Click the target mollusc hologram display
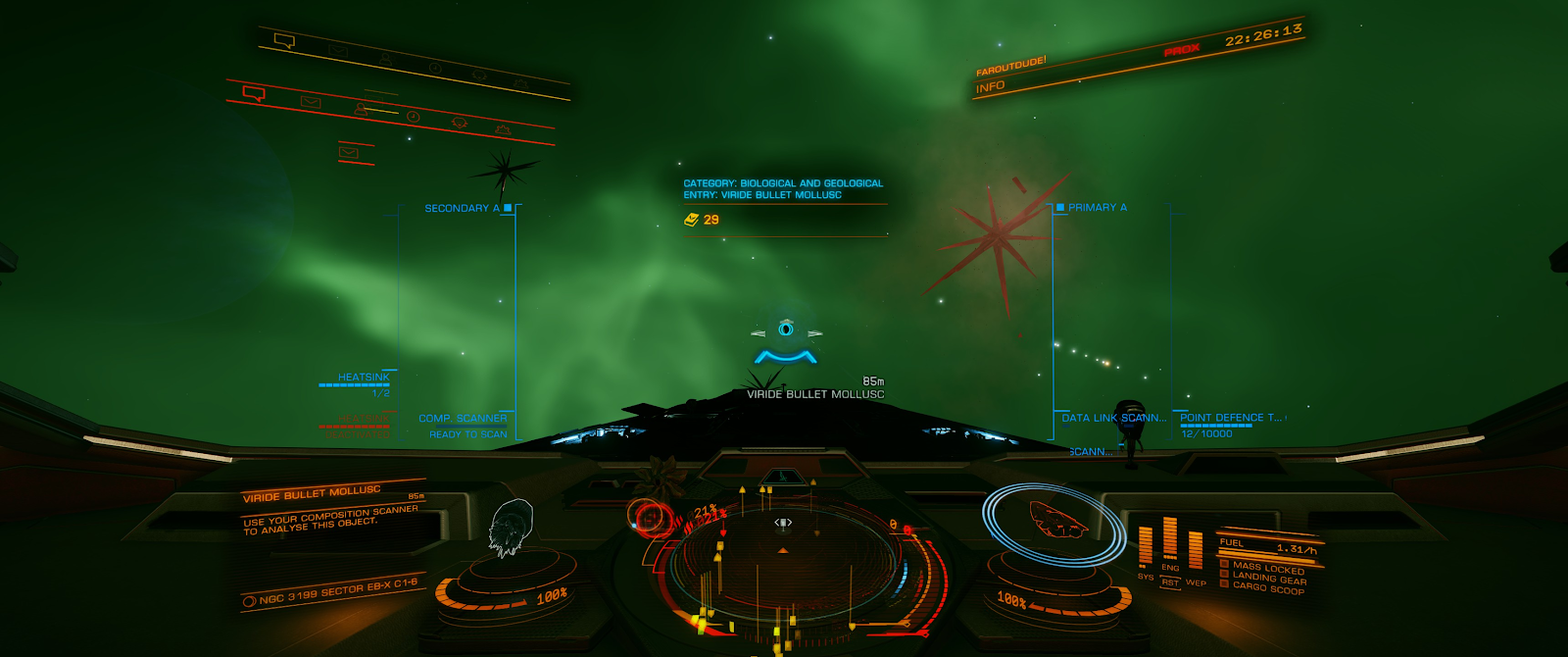Viewport: 1568px width, 657px height. pyautogui.click(x=510, y=528)
